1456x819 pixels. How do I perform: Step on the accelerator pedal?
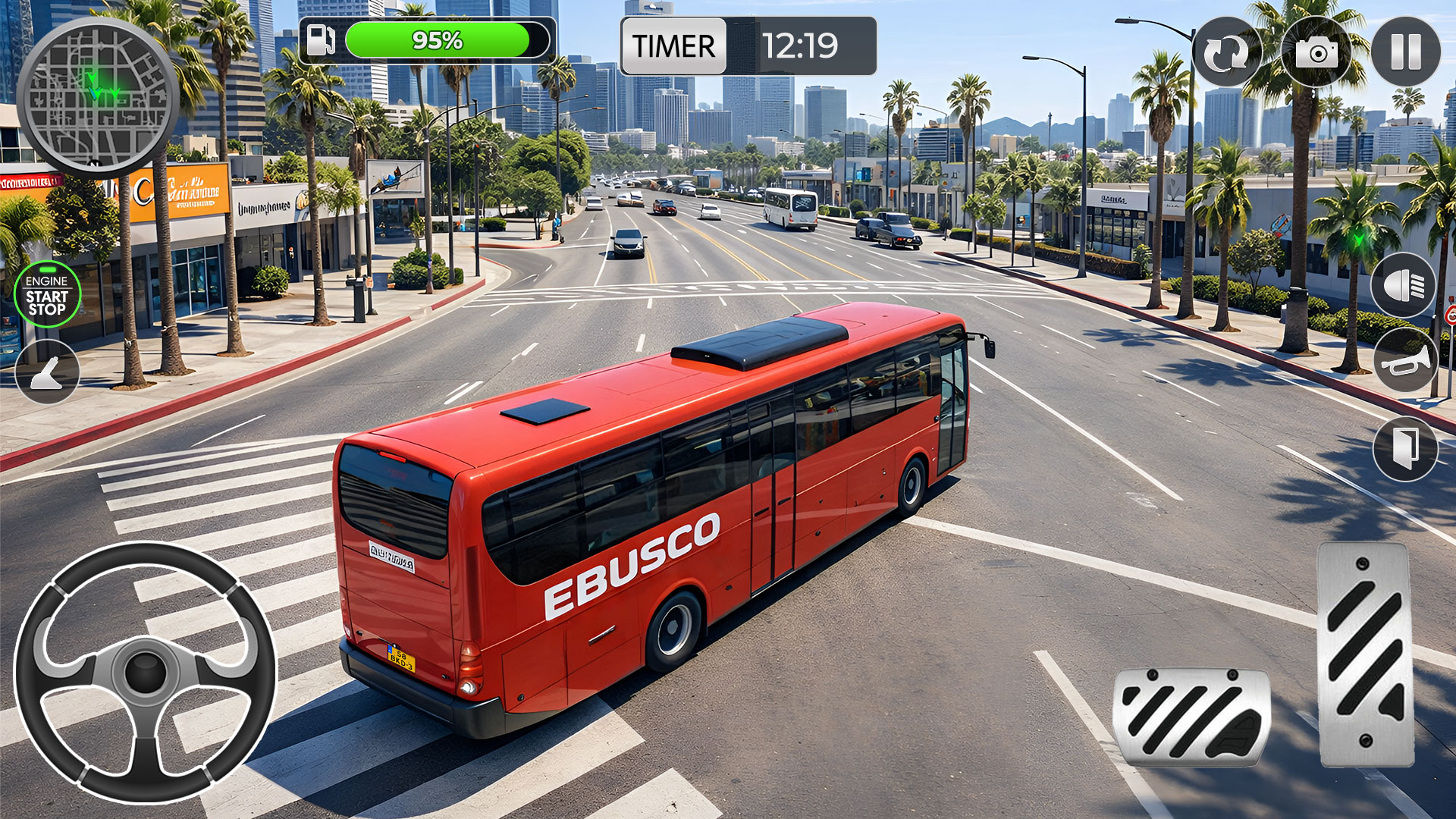coord(1365,654)
